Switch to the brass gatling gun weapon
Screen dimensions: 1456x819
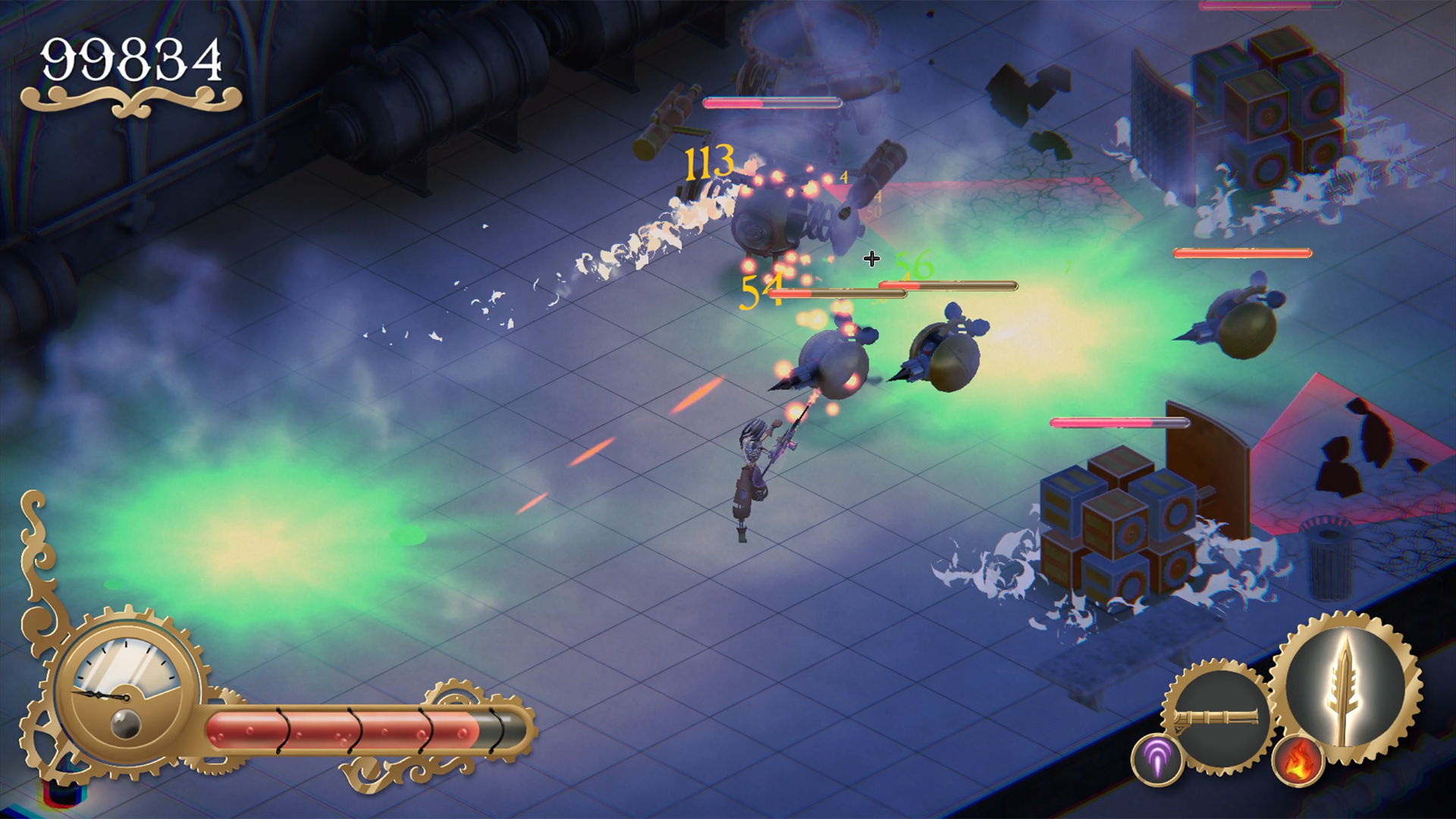pyautogui.click(x=1218, y=717)
